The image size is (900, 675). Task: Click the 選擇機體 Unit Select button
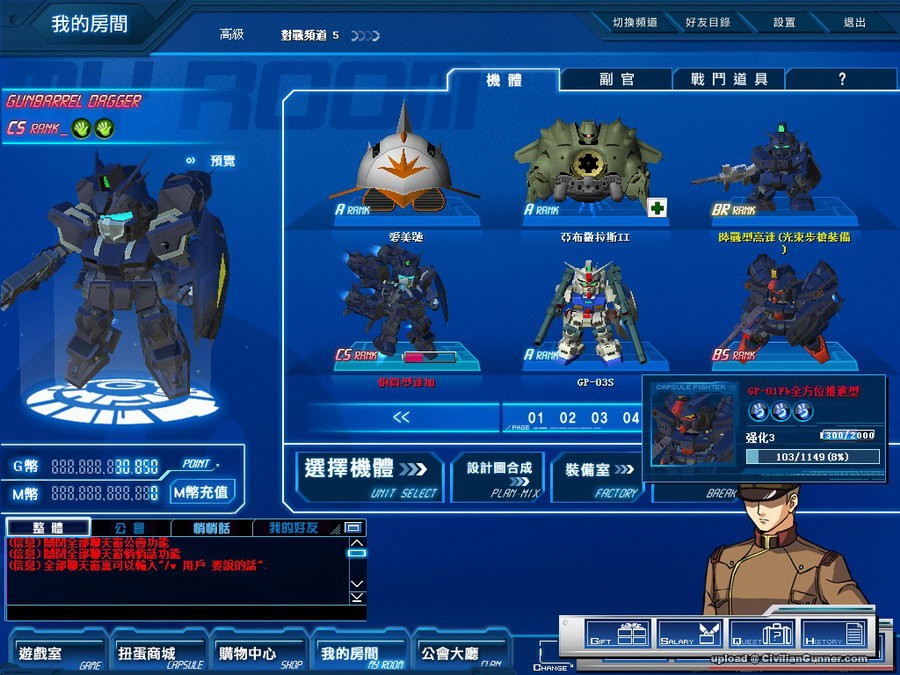[370, 474]
